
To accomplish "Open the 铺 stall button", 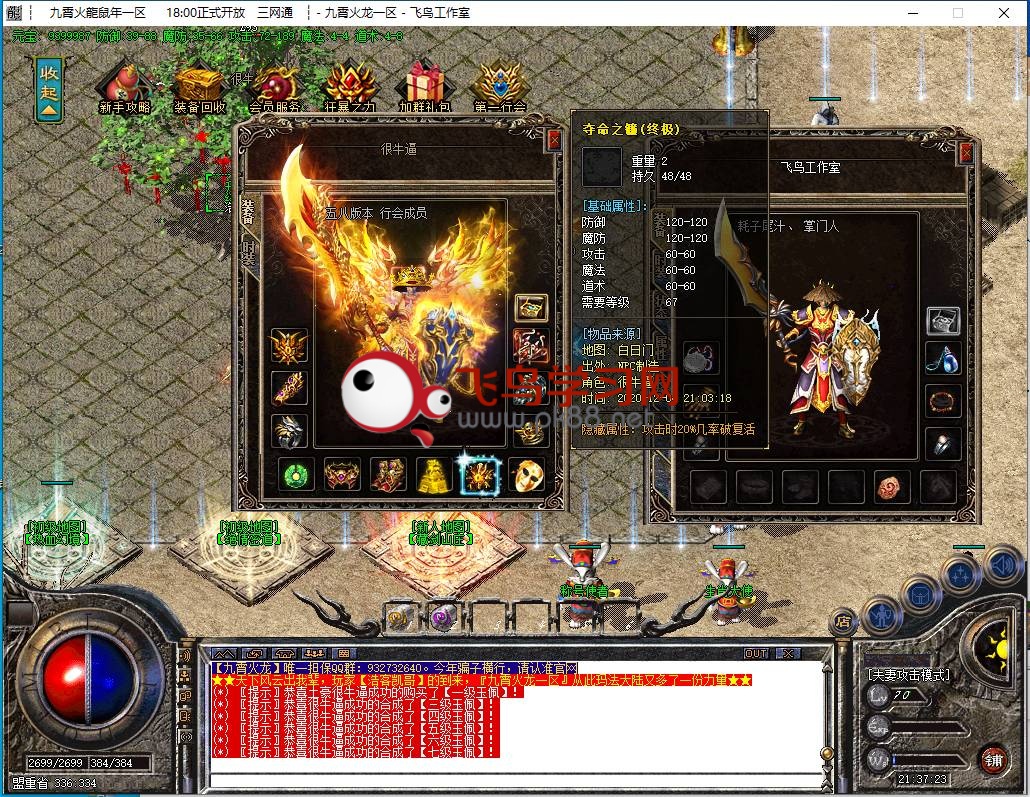I will [993, 759].
